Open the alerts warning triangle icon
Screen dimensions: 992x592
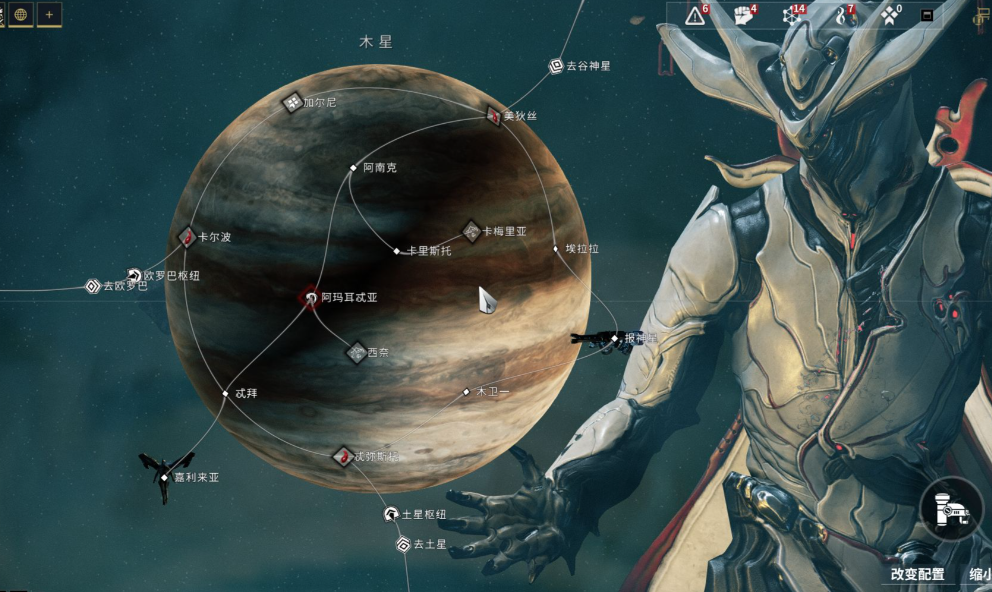point(695,15)
